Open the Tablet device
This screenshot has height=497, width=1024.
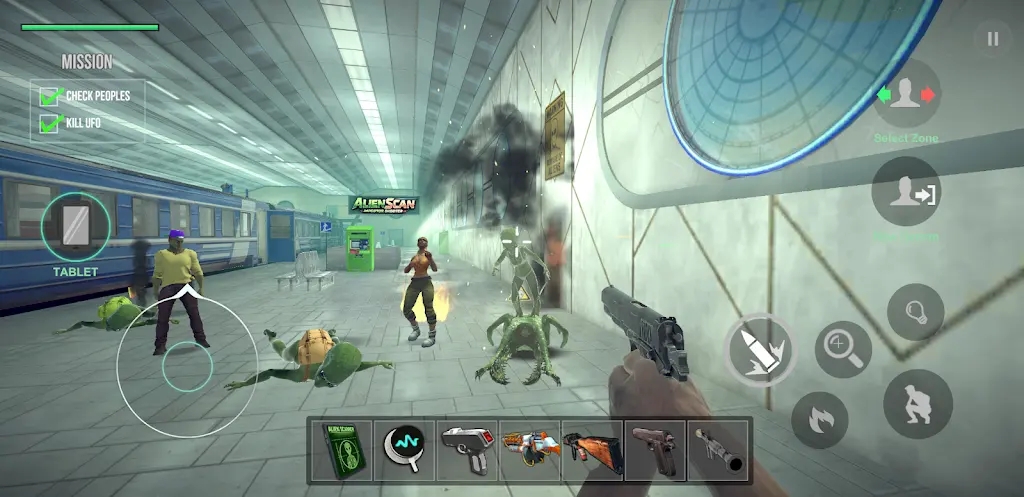(x=76, y=225)
